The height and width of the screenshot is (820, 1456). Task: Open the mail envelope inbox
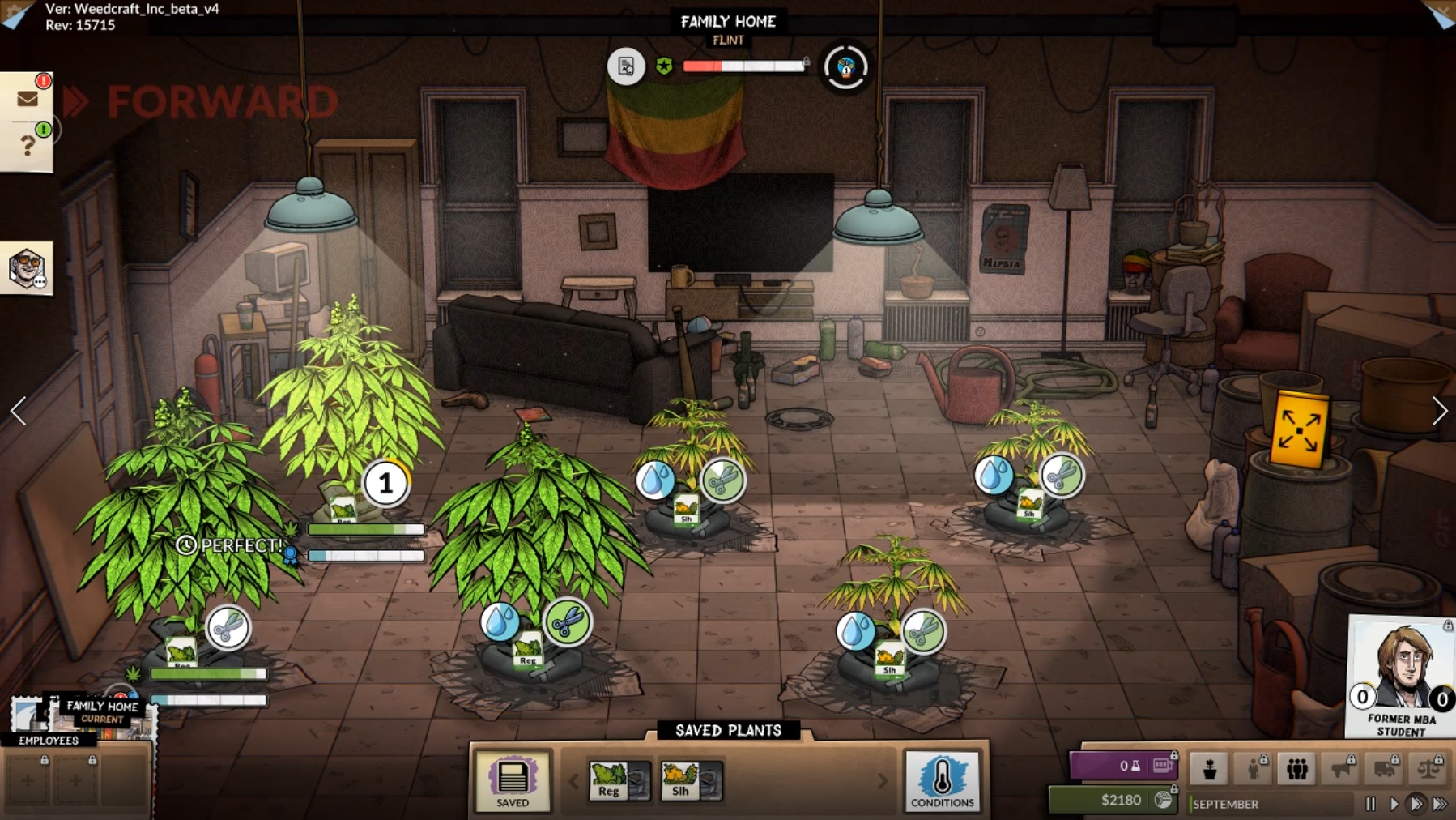[27, 99]
